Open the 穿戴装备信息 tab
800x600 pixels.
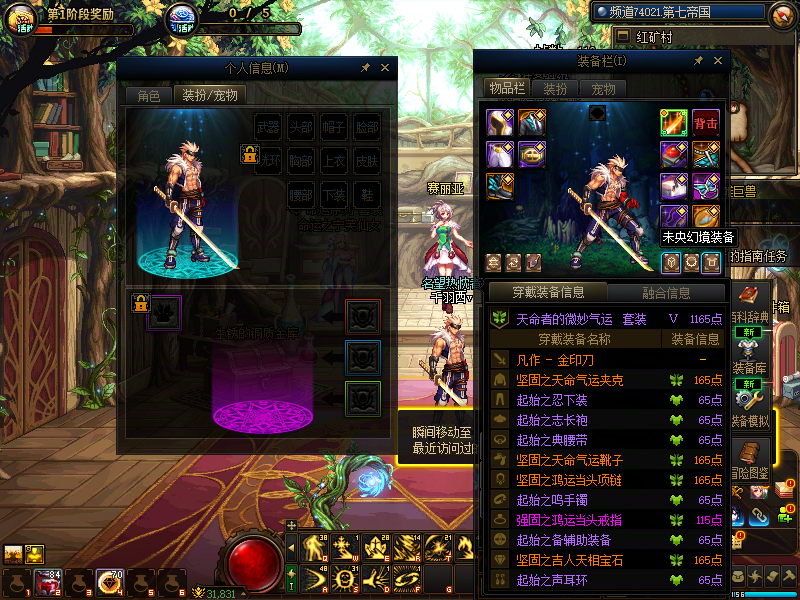coord(547,293)
